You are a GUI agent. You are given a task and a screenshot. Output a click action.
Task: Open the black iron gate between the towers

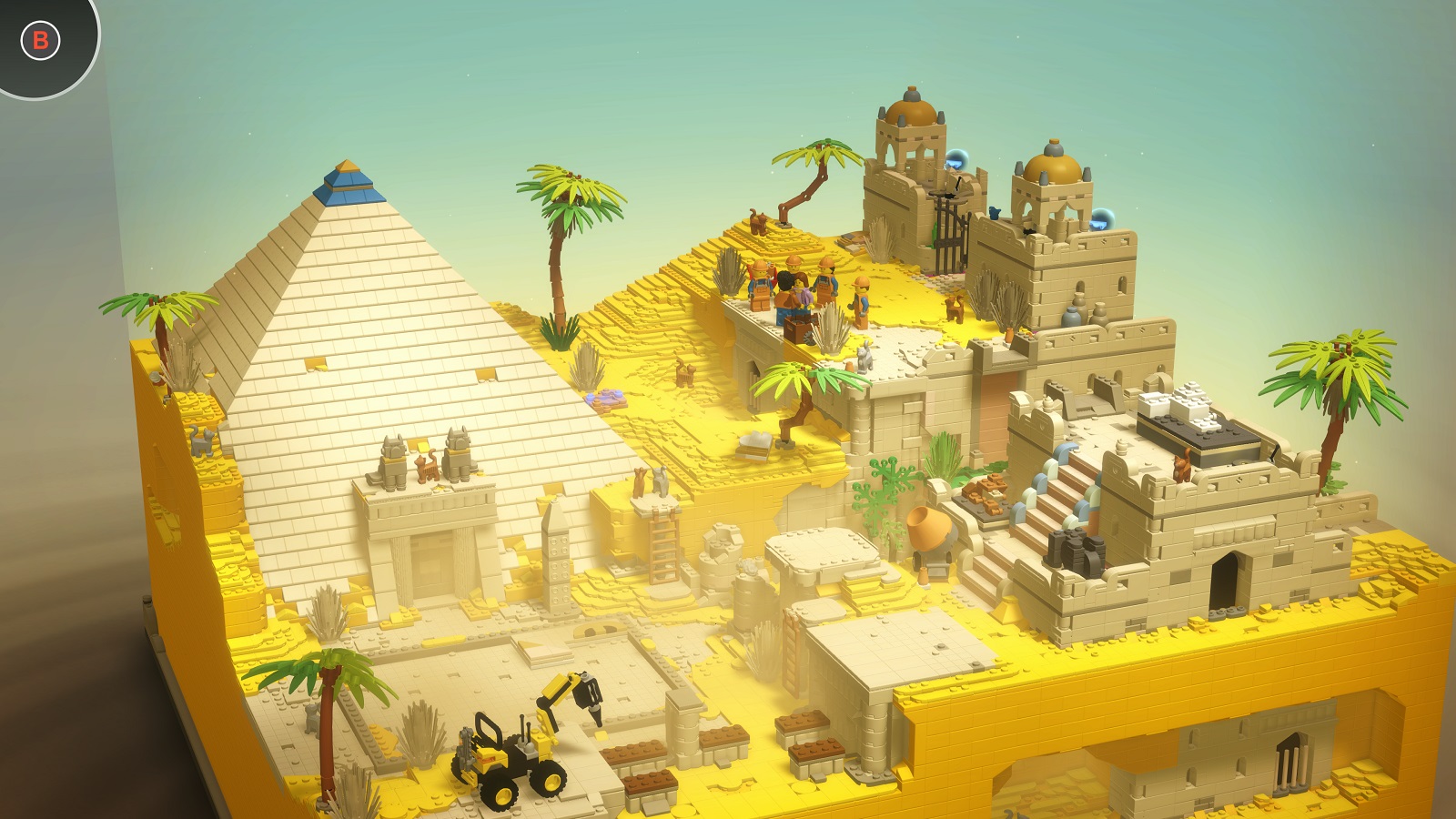(x=950, y=233)
